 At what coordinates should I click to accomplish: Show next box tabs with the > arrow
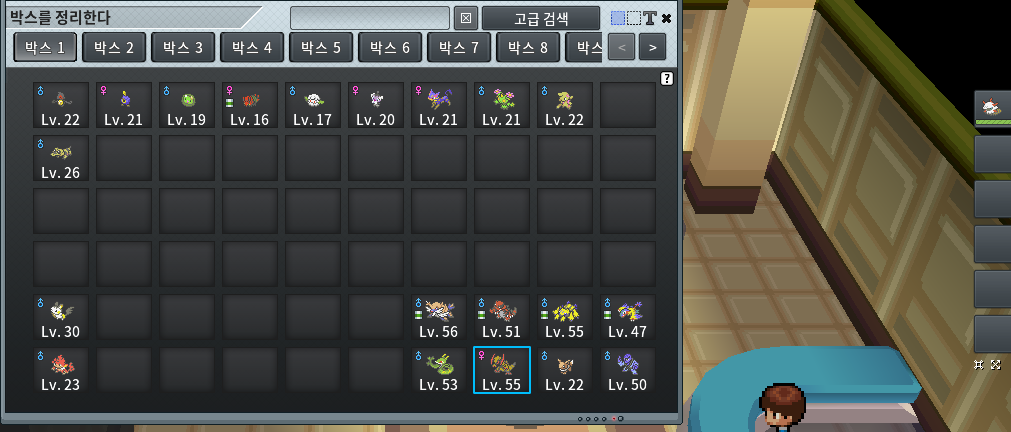pos(652,47)
